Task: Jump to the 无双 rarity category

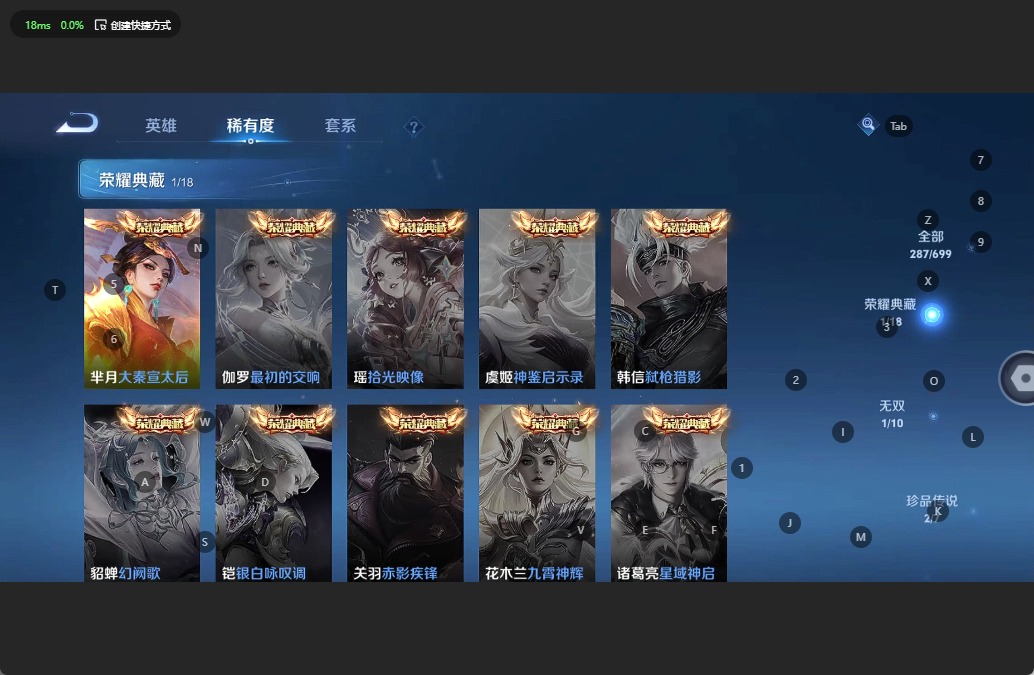Action: pyautogui.click(x=892, y=413)
